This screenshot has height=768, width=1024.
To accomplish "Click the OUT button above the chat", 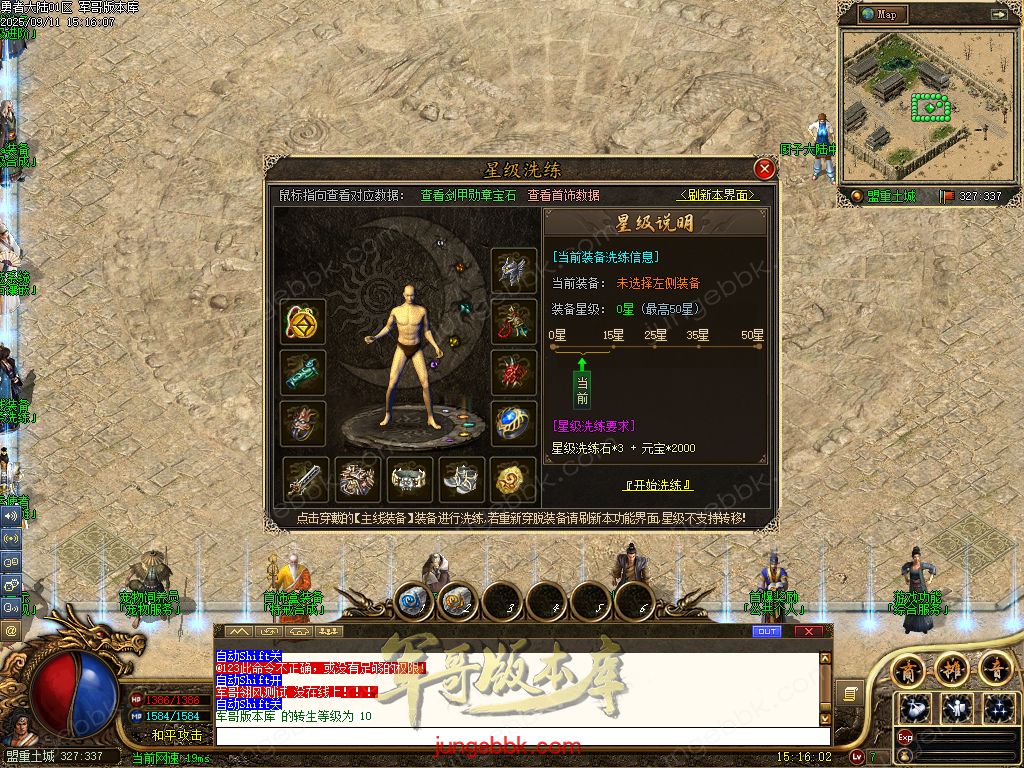I will 767,632.
